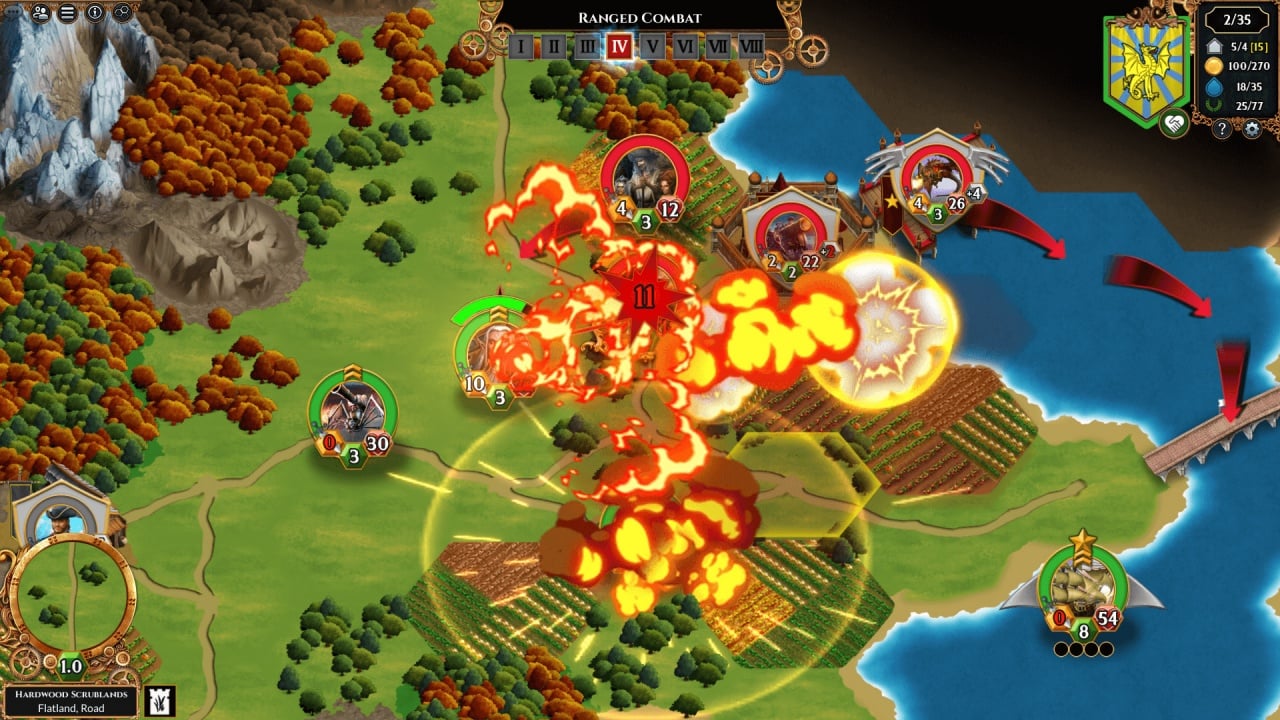
Task: Choose combat phase VI marker
Action: click(685, 46)
